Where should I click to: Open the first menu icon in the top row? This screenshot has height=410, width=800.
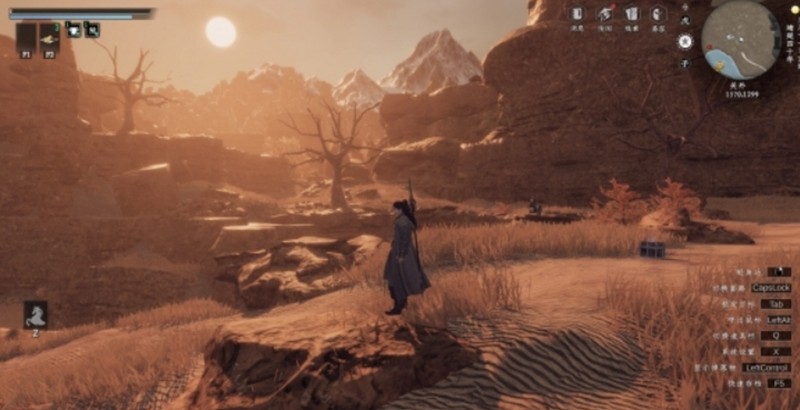point(578,14)
